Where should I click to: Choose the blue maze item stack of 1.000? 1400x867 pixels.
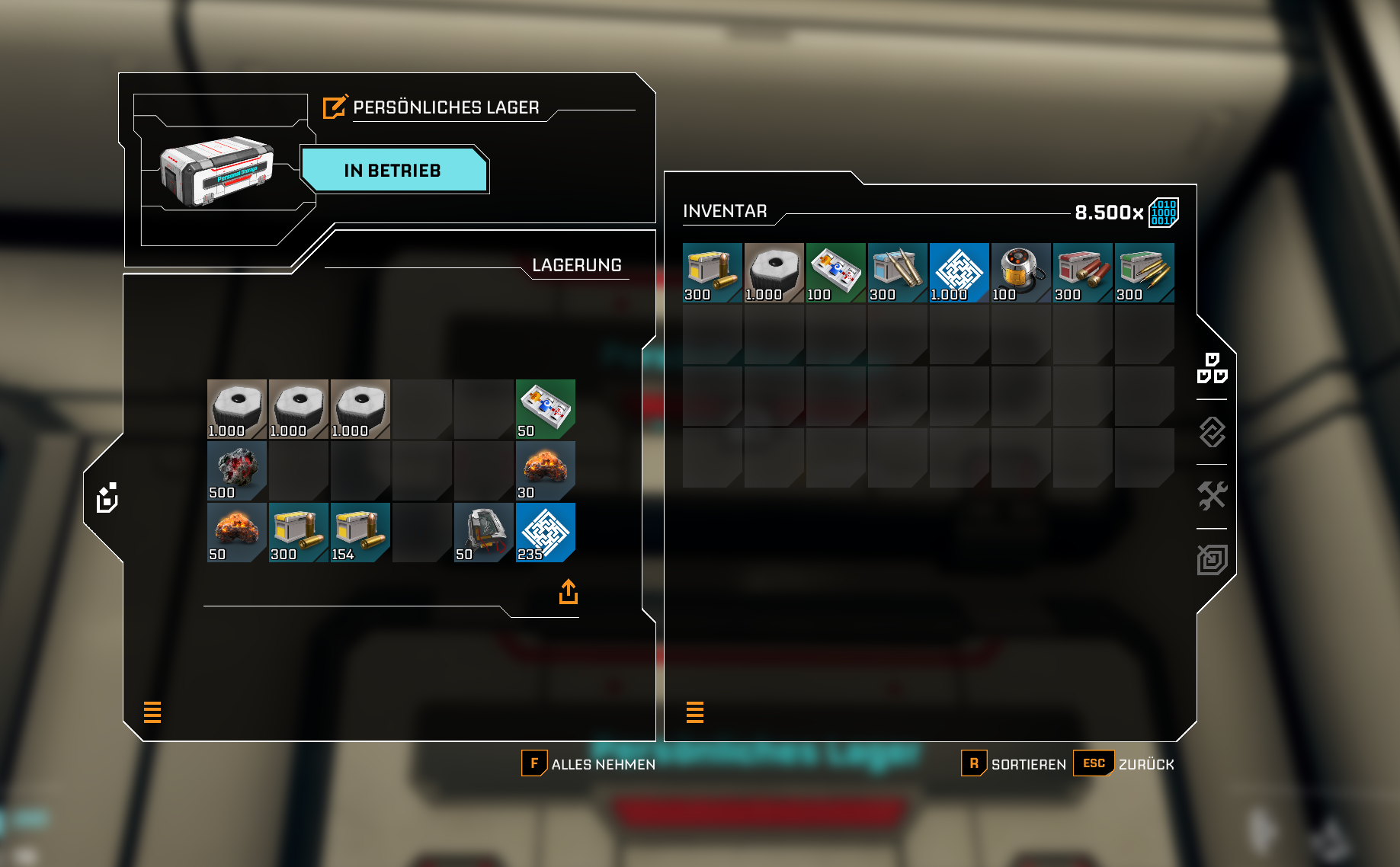pos(959,273)
